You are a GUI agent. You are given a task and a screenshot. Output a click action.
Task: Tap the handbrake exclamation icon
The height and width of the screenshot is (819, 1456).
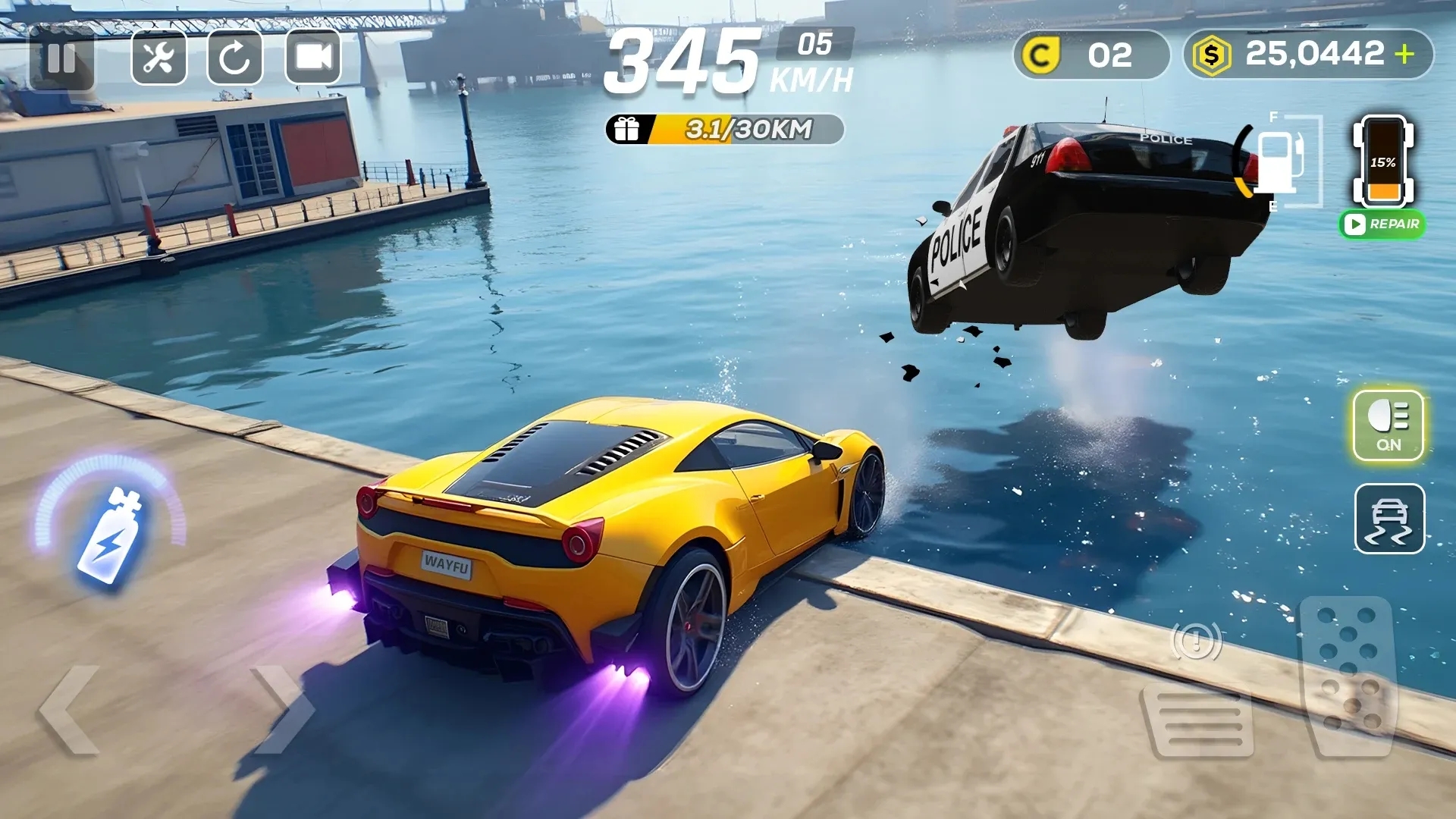[1196, 642]
